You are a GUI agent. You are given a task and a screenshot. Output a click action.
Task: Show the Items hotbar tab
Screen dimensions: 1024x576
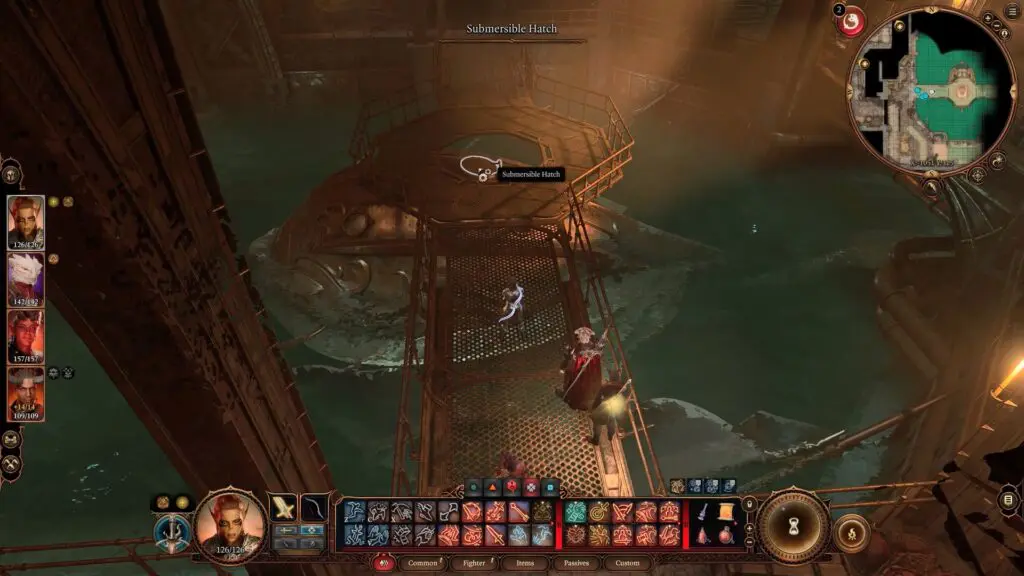point(527,563)
